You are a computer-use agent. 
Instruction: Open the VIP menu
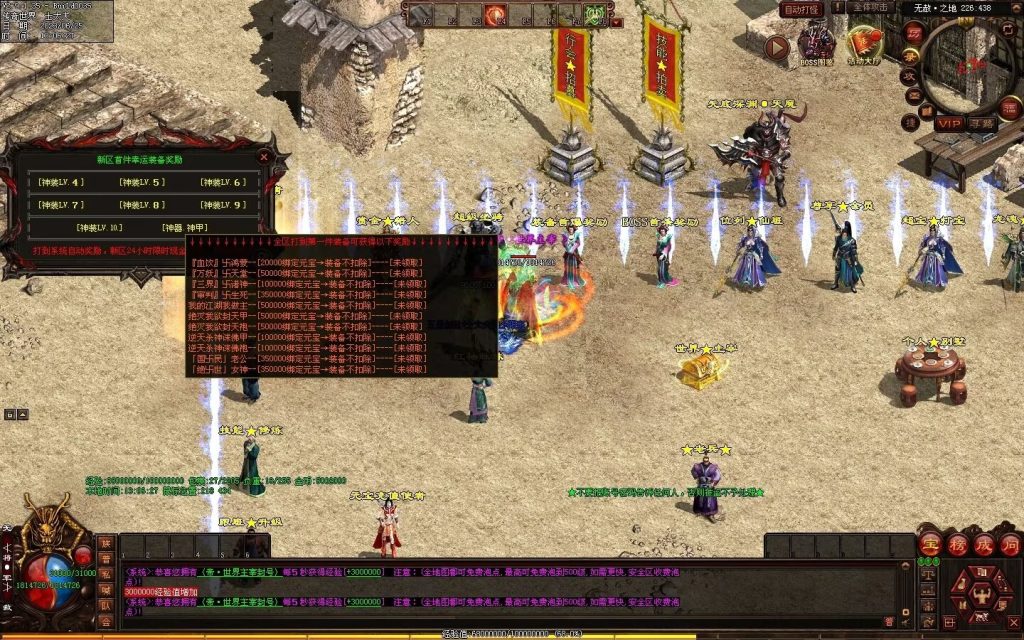point(950,123)
